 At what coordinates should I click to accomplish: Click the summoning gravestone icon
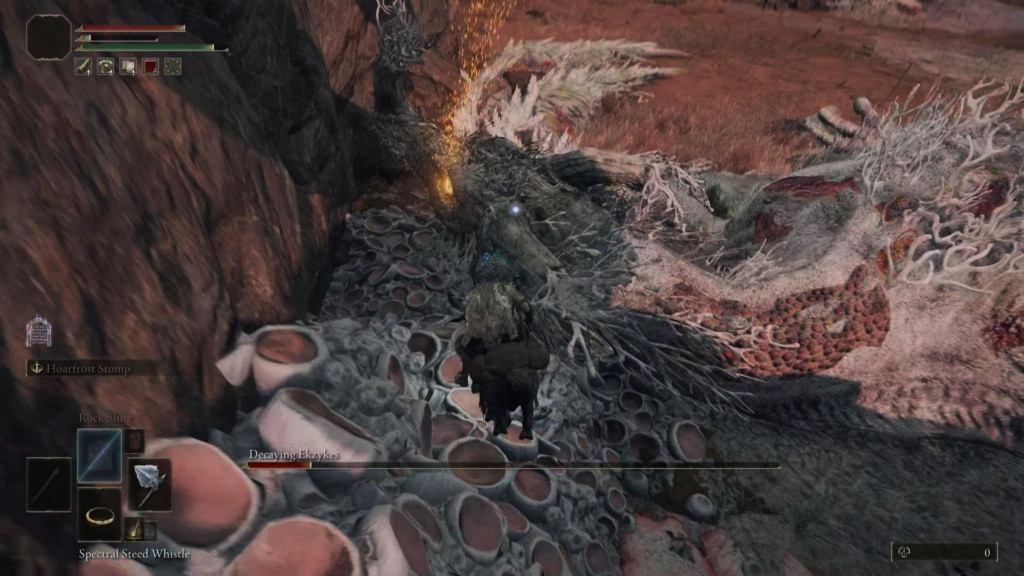[x=38, y=331]
